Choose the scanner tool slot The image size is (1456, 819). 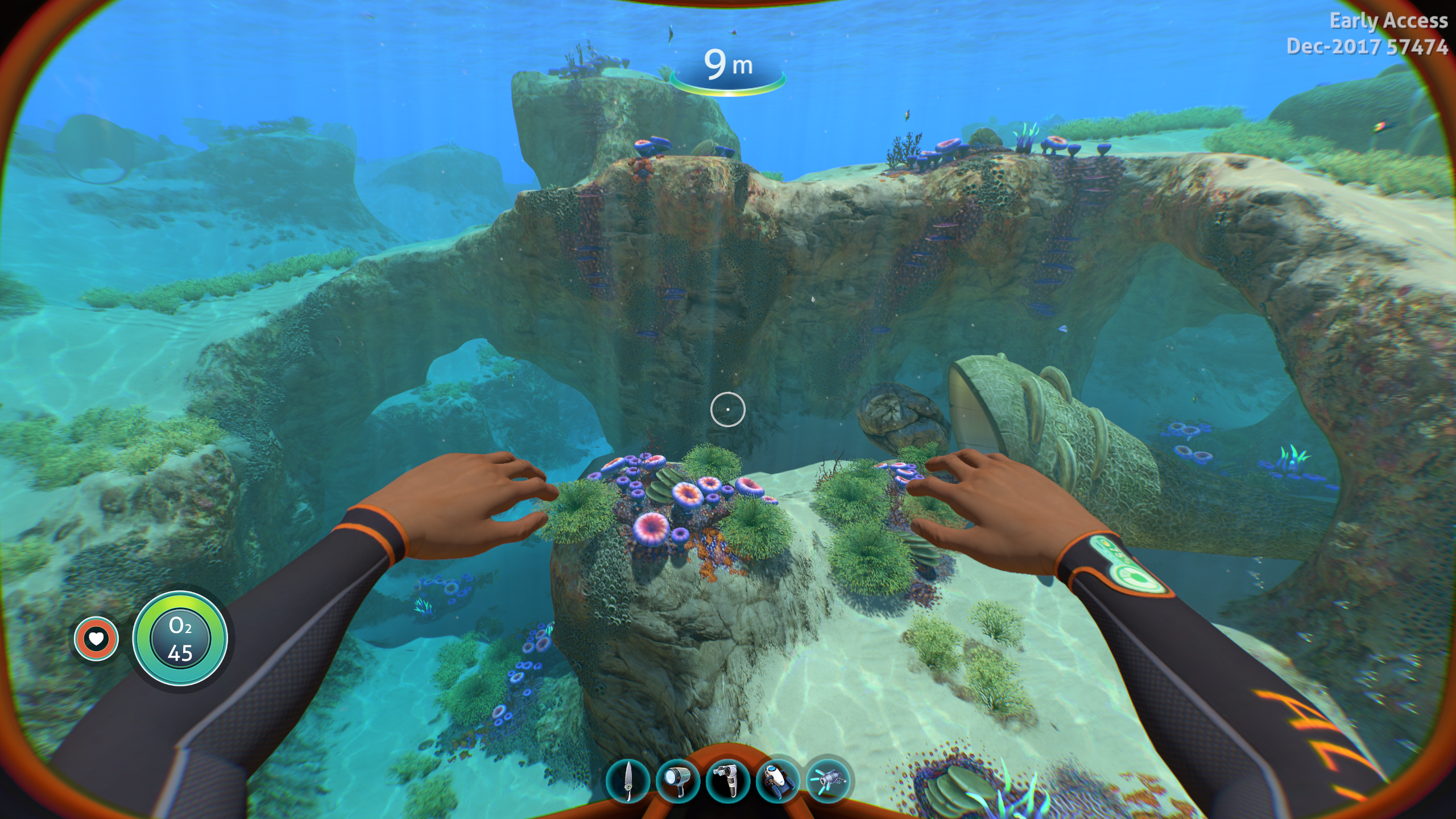[x=728, y=781]
